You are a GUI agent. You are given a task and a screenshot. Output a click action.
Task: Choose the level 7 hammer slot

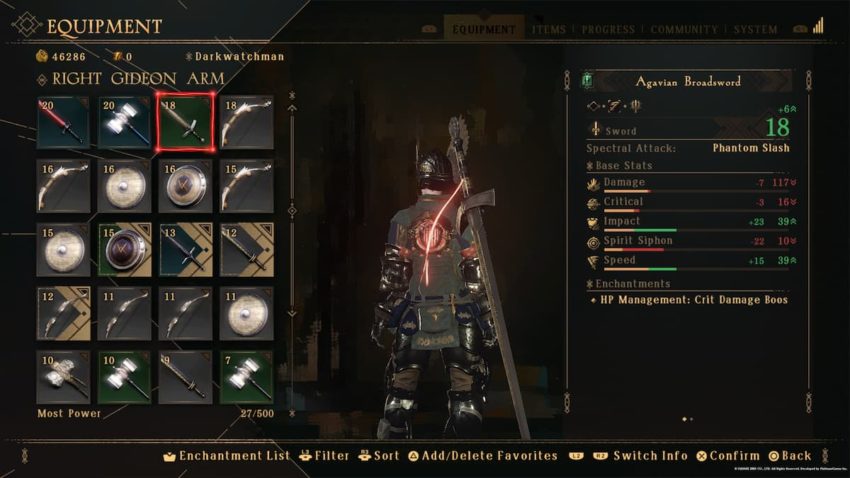[x=246, y=377]
